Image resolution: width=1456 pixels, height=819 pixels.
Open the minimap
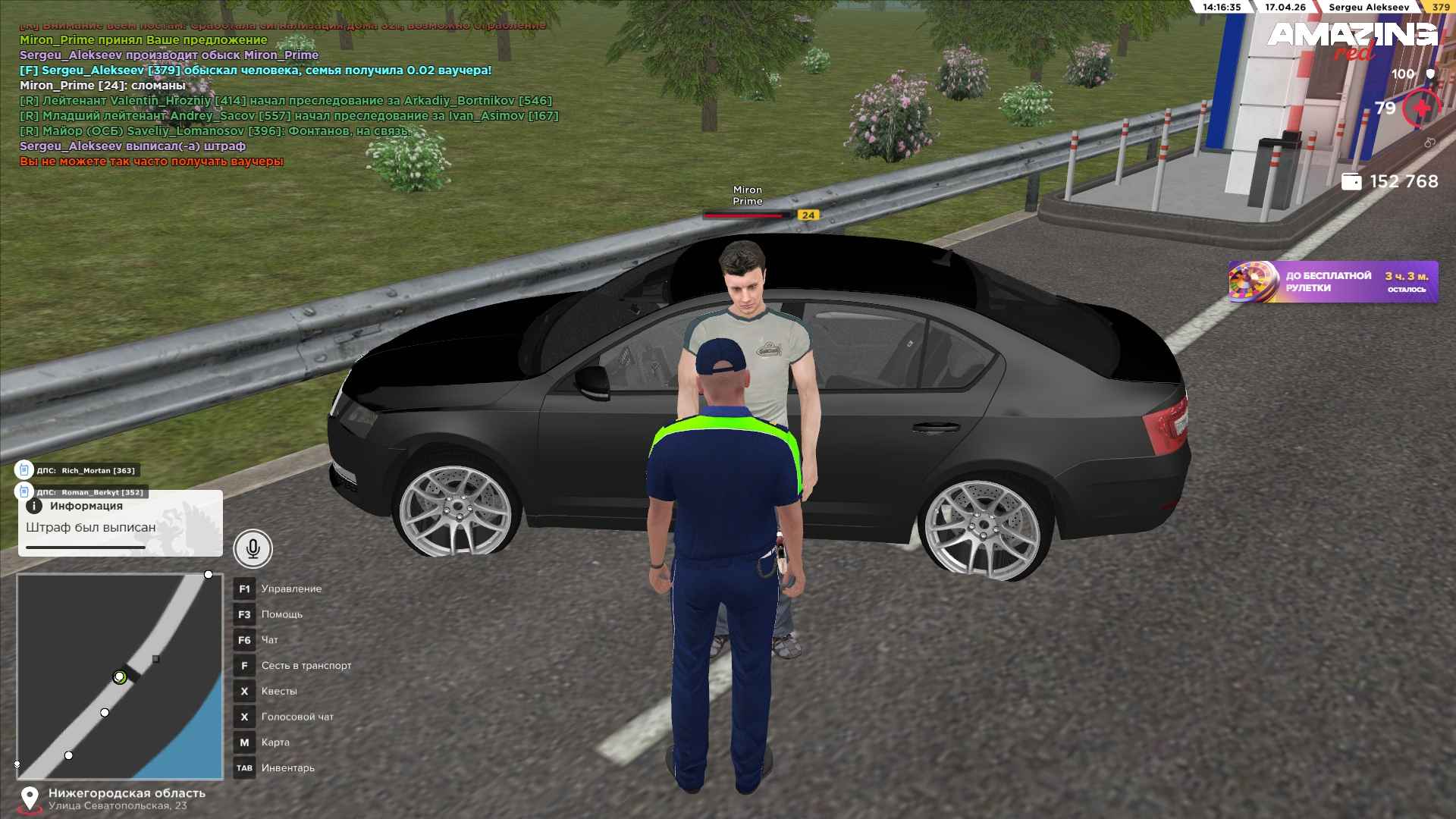click(x=120, y=676)
